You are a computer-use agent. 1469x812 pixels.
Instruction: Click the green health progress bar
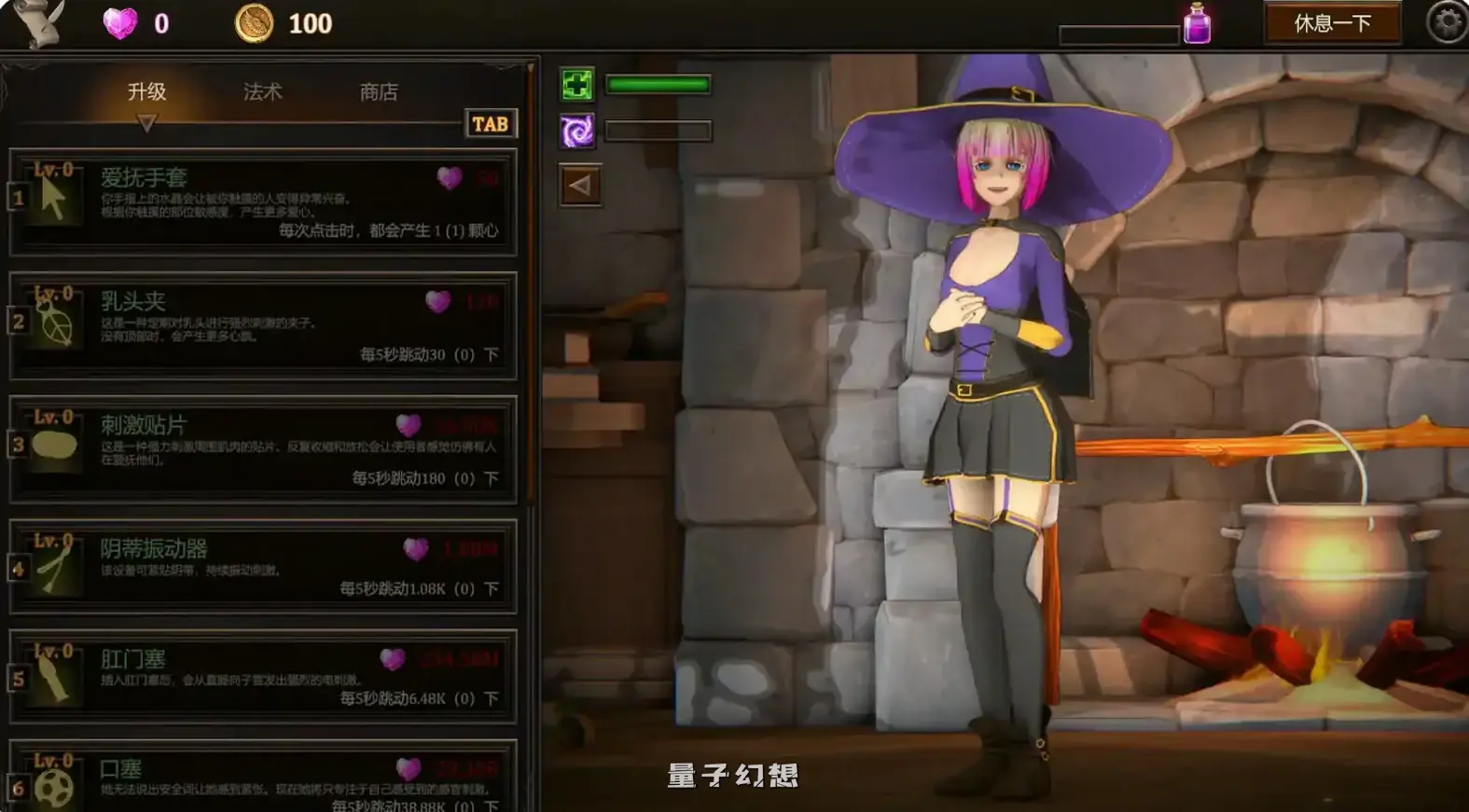click(x=656, y=86)
